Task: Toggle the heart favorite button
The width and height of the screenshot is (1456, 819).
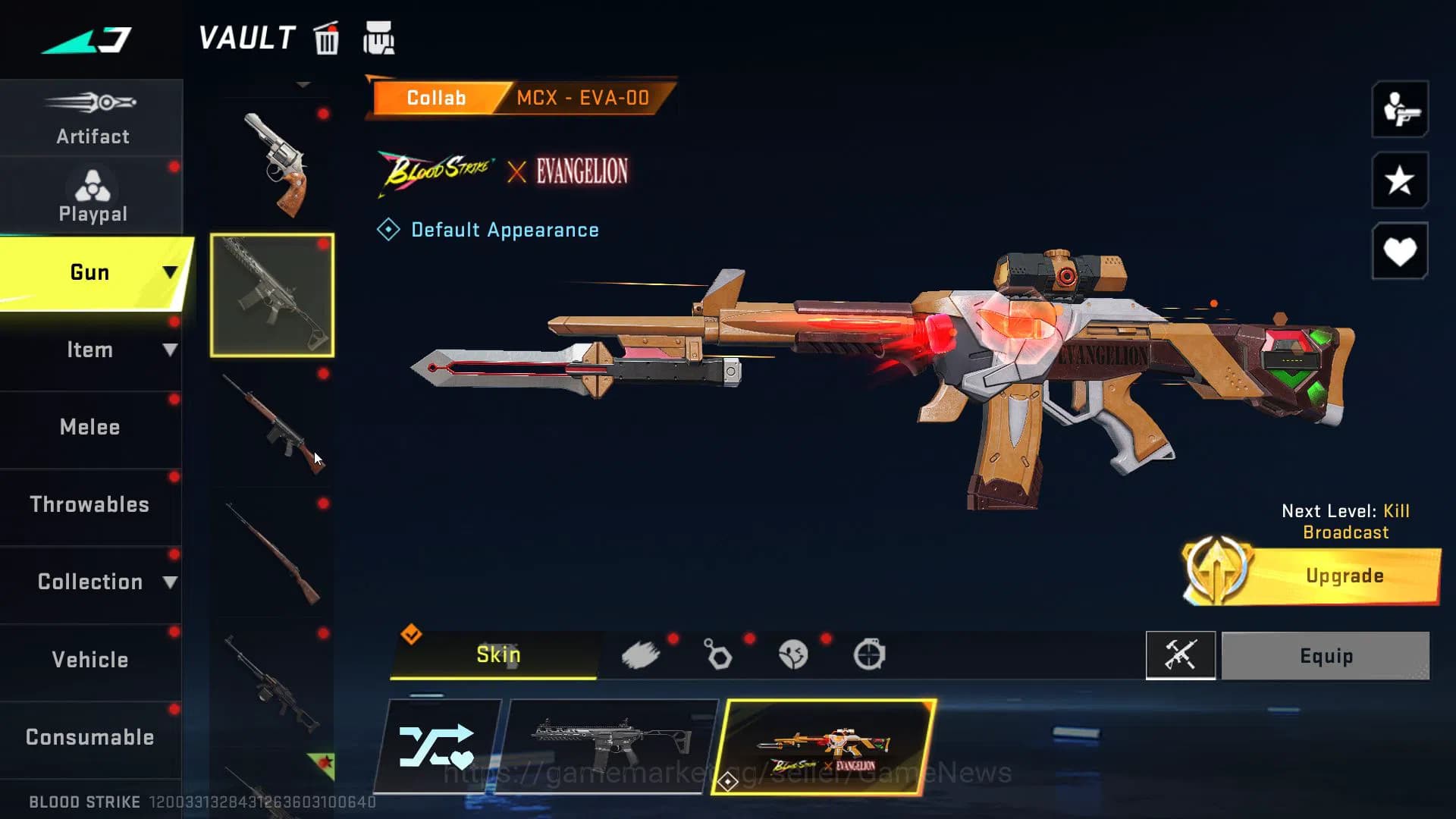Action: coord(1399,252)
